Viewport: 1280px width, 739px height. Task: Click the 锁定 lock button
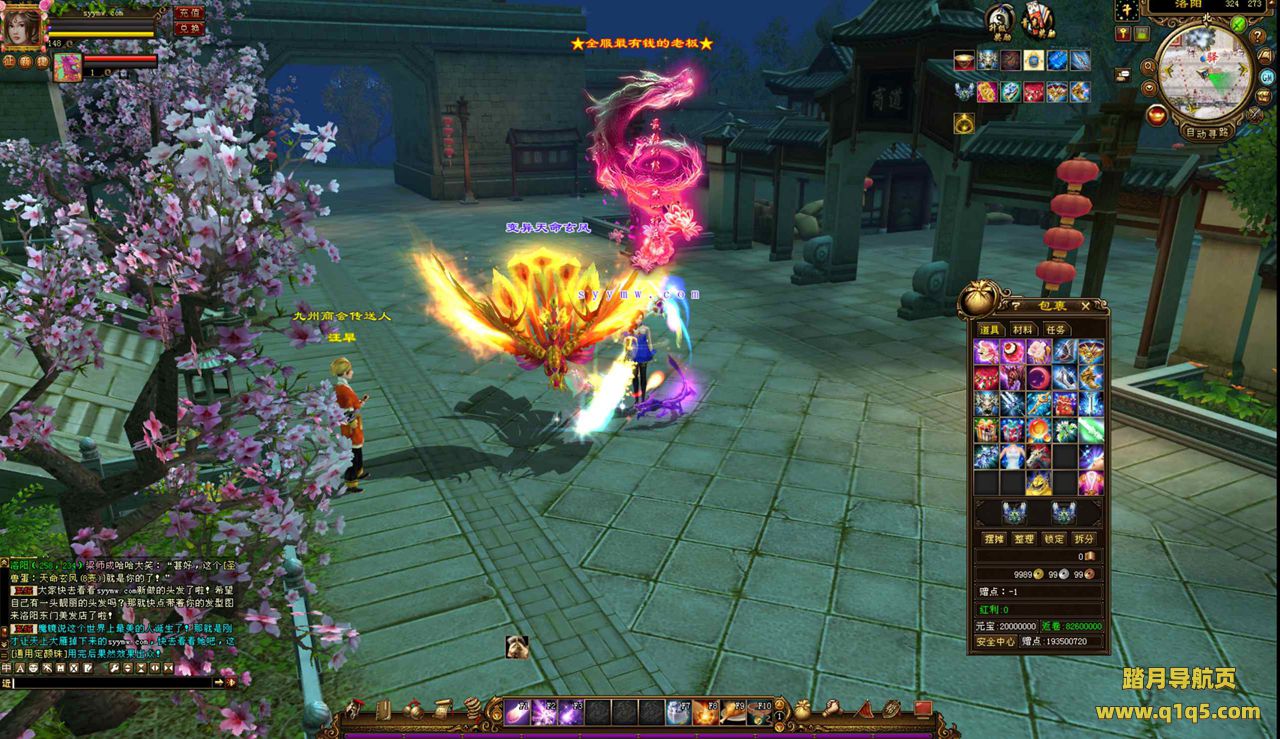pyautogui.click(x=1053, y=538)
